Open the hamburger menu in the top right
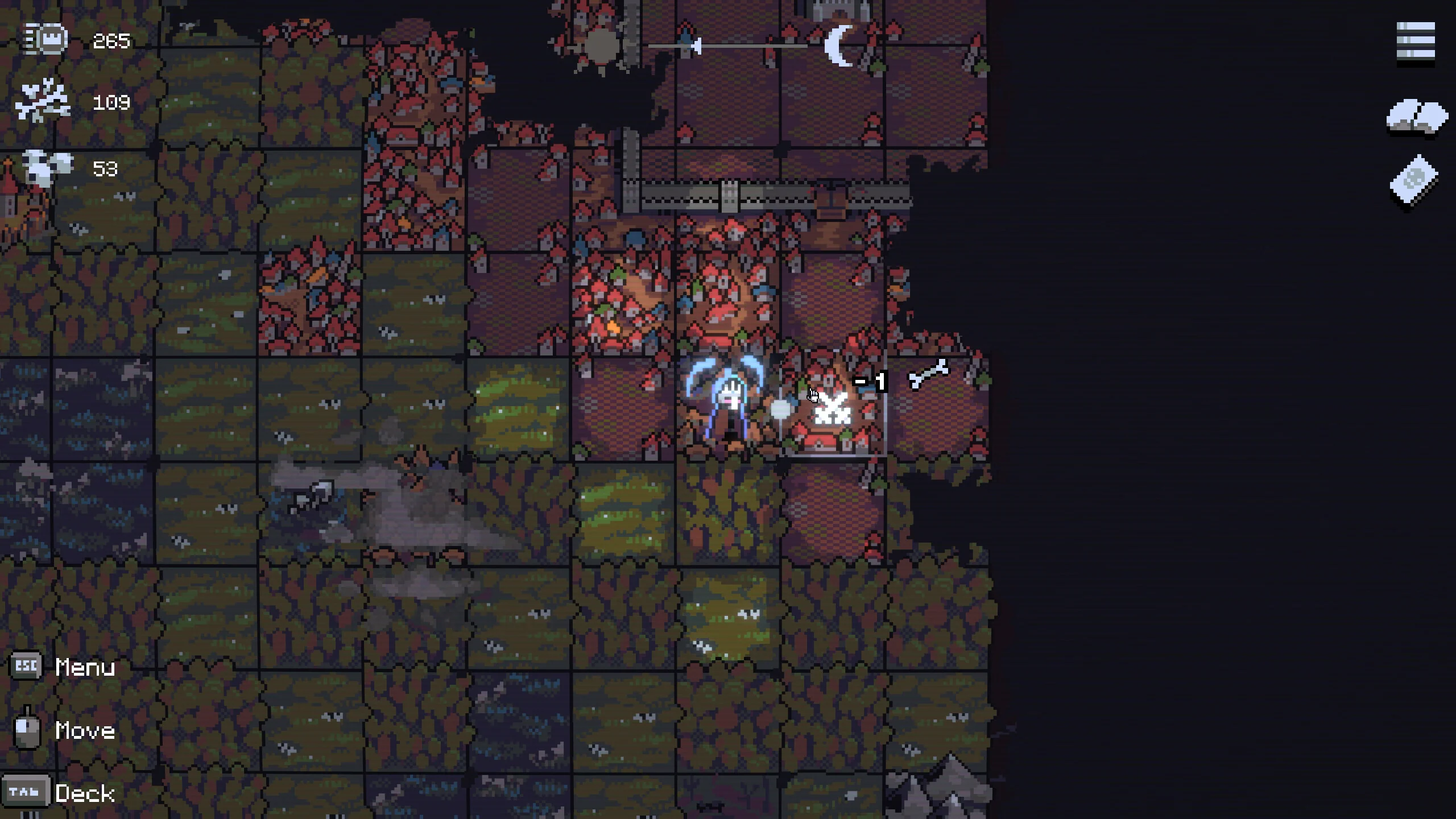Image resolution: width=1456 pixels, height=819 pixels. tap(1414, 40)
